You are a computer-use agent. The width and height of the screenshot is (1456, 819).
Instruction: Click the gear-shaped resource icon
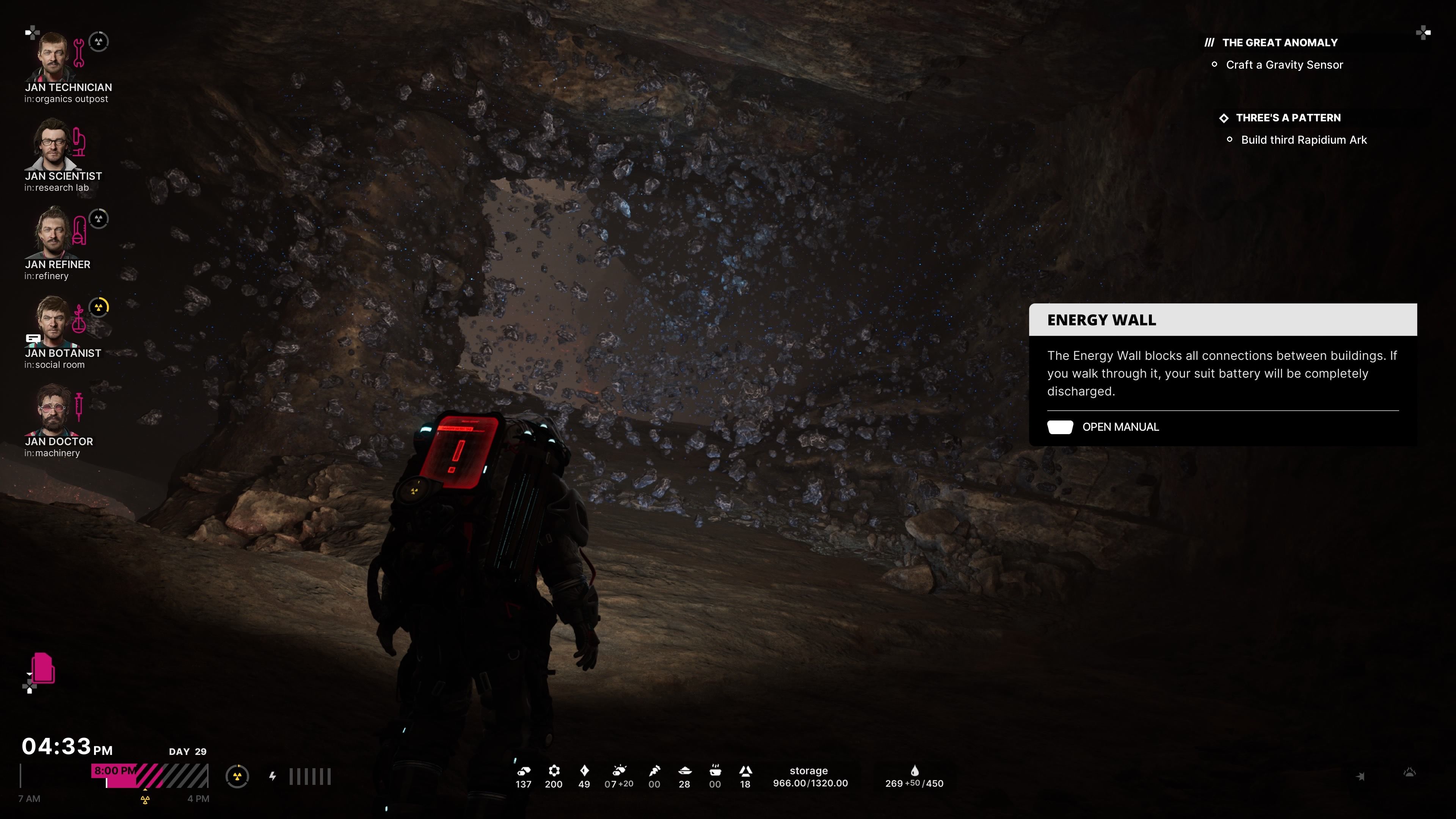554,770
